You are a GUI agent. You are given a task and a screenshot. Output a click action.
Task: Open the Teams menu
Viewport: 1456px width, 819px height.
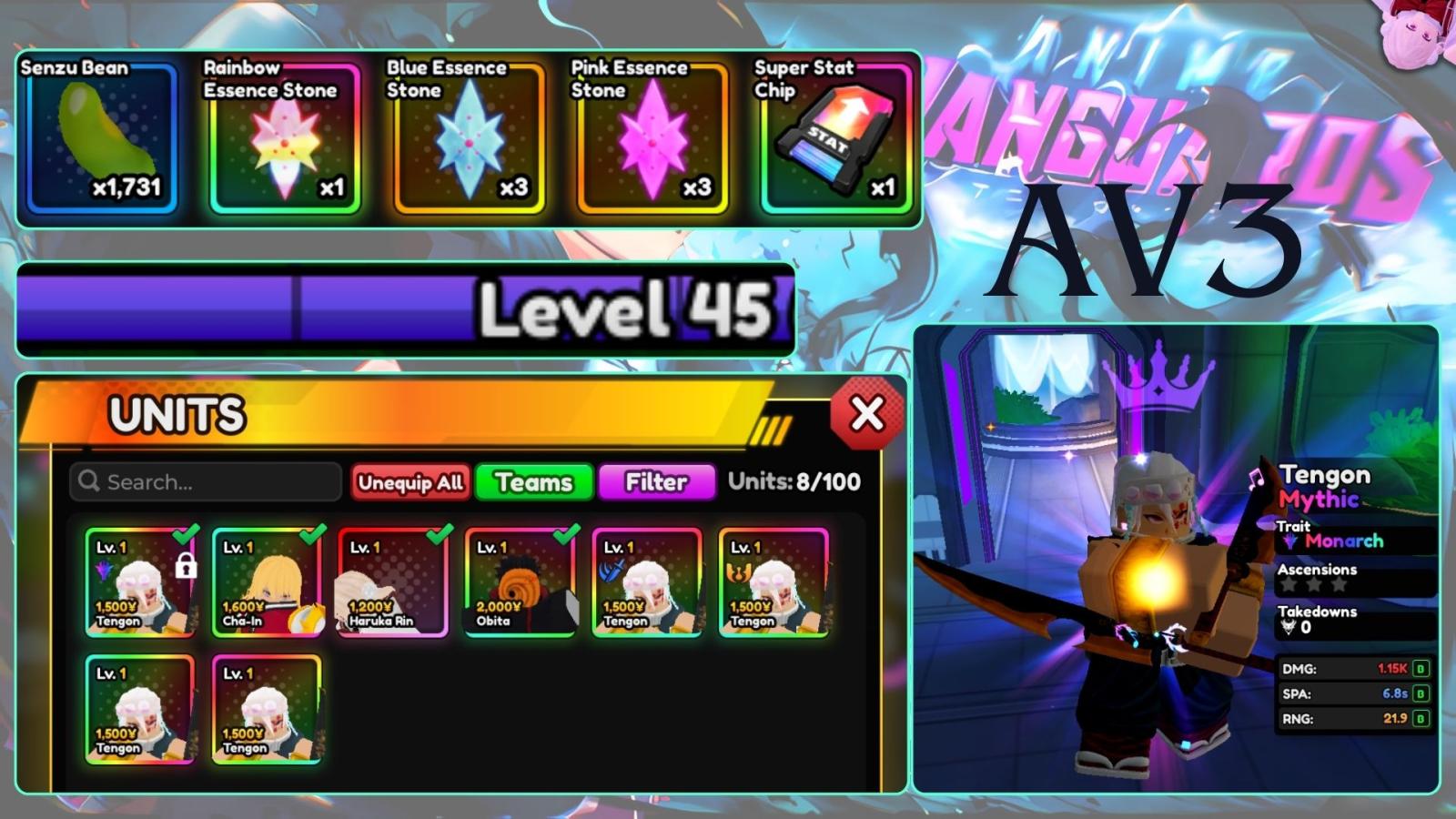click(533, 482)
